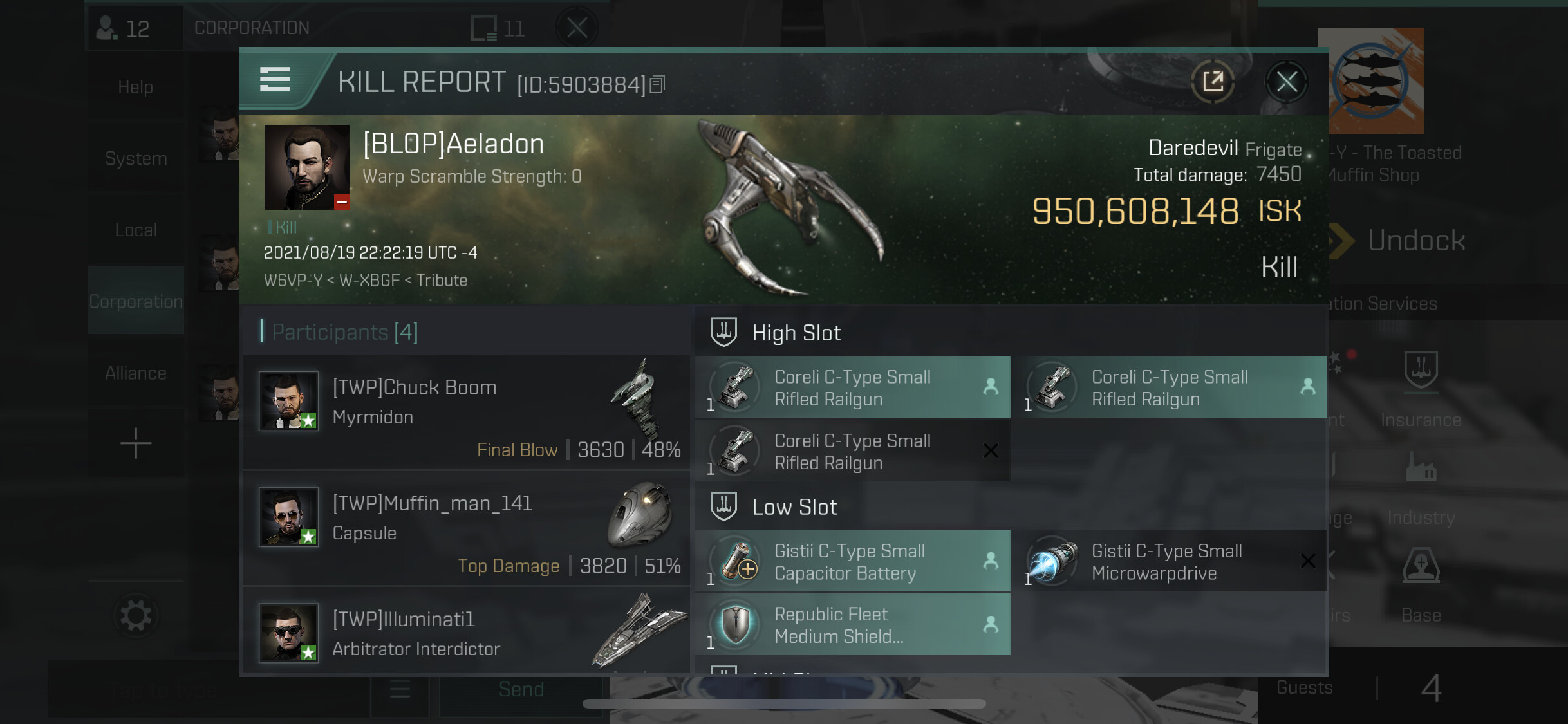This screenshot has height=724, width=1568.
Task: Switch to the Alliance chat channel
Action: click(135, 373)
